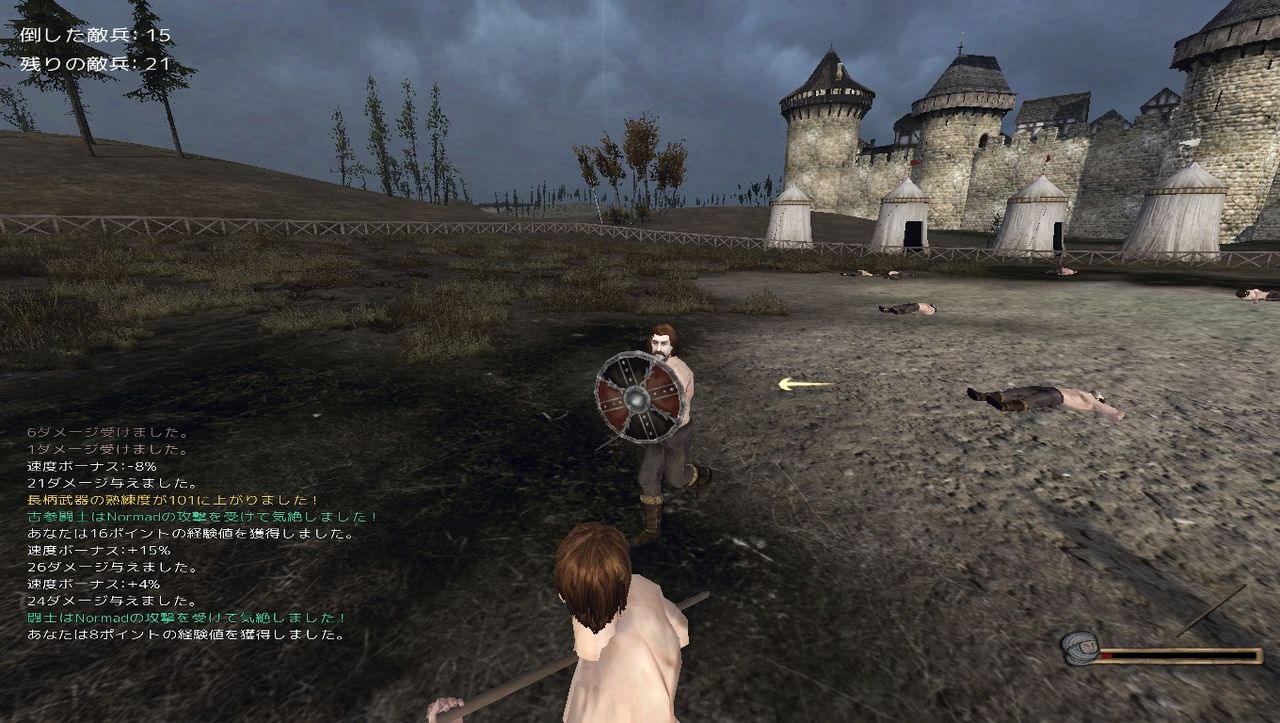The height and width of the screenshot is (723, 1280).
Task: Click the round shield held by the enemy Normad
Action: (638, 399)
